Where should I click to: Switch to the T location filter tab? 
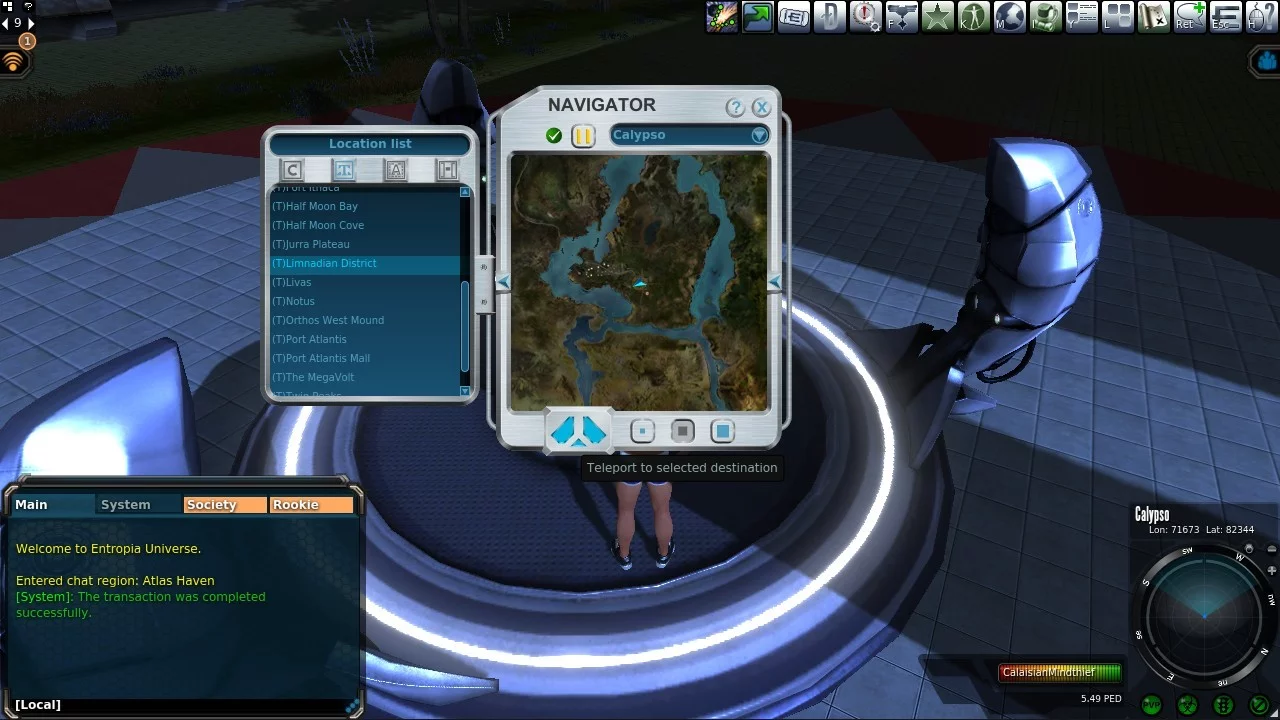344,170
